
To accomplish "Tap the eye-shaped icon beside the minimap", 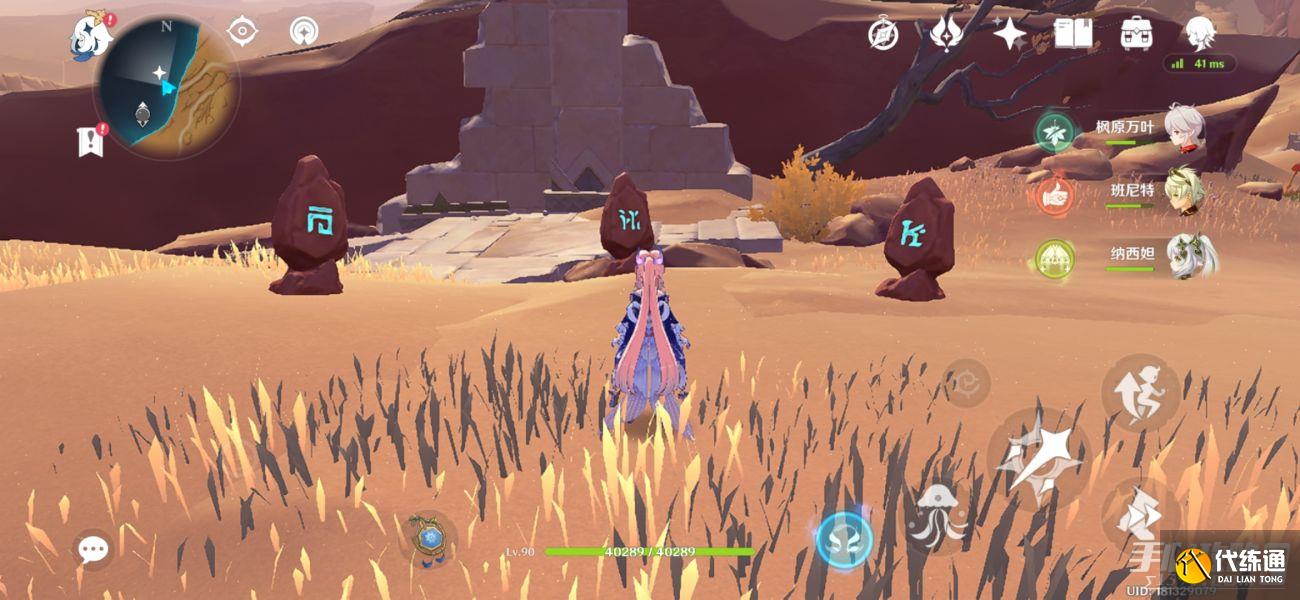I will tap(242, 32).
